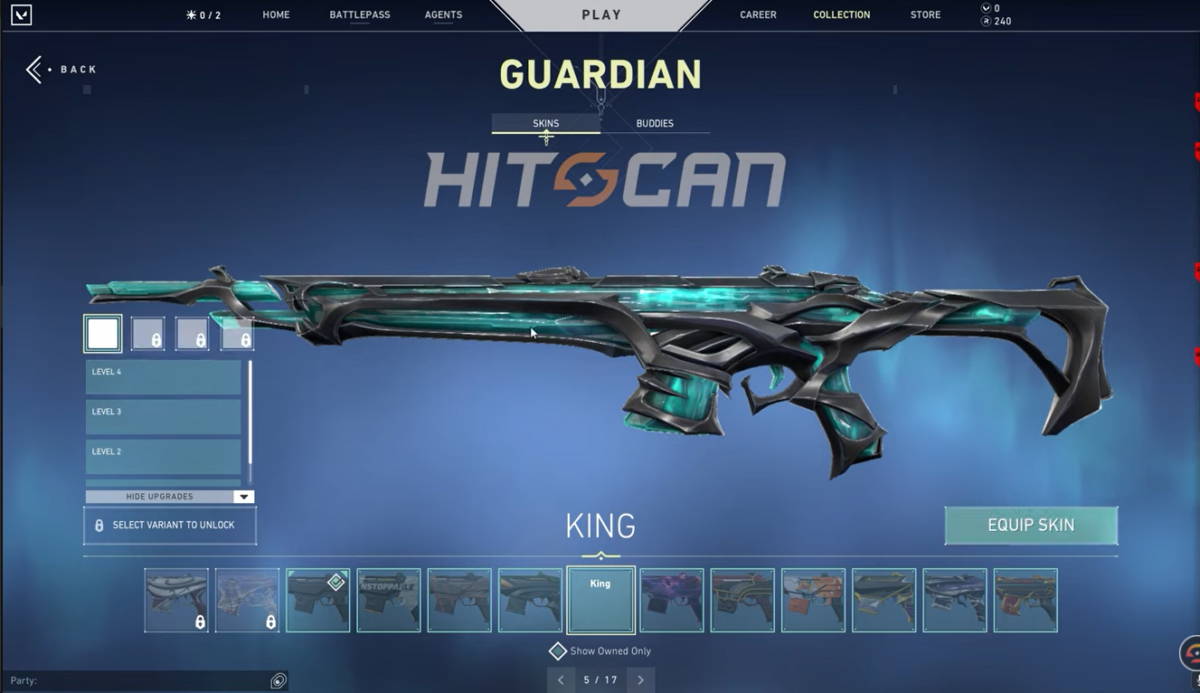
Task: Select the selected King skin thumbnail
Action: tap(600, 600)
